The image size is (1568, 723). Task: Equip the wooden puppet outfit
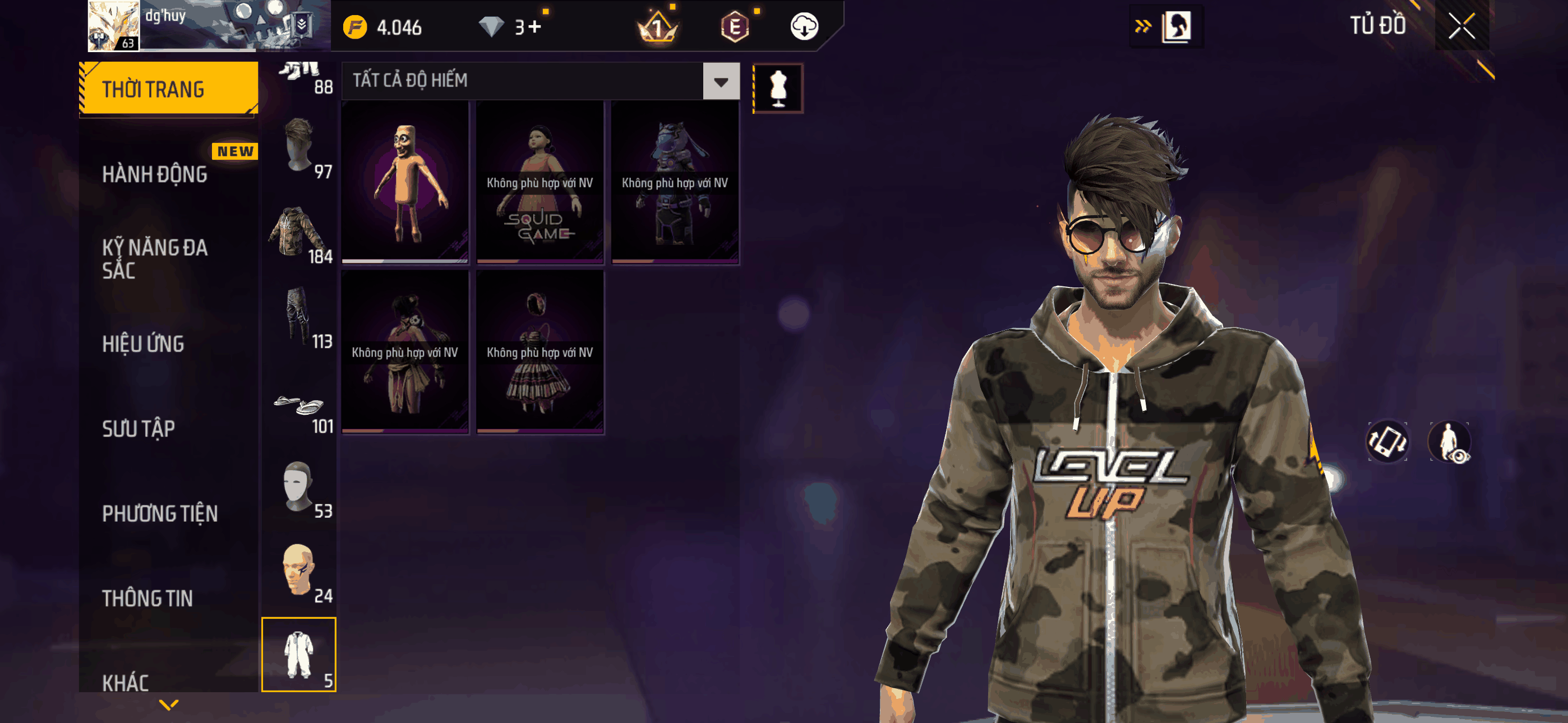pos(405,182)
